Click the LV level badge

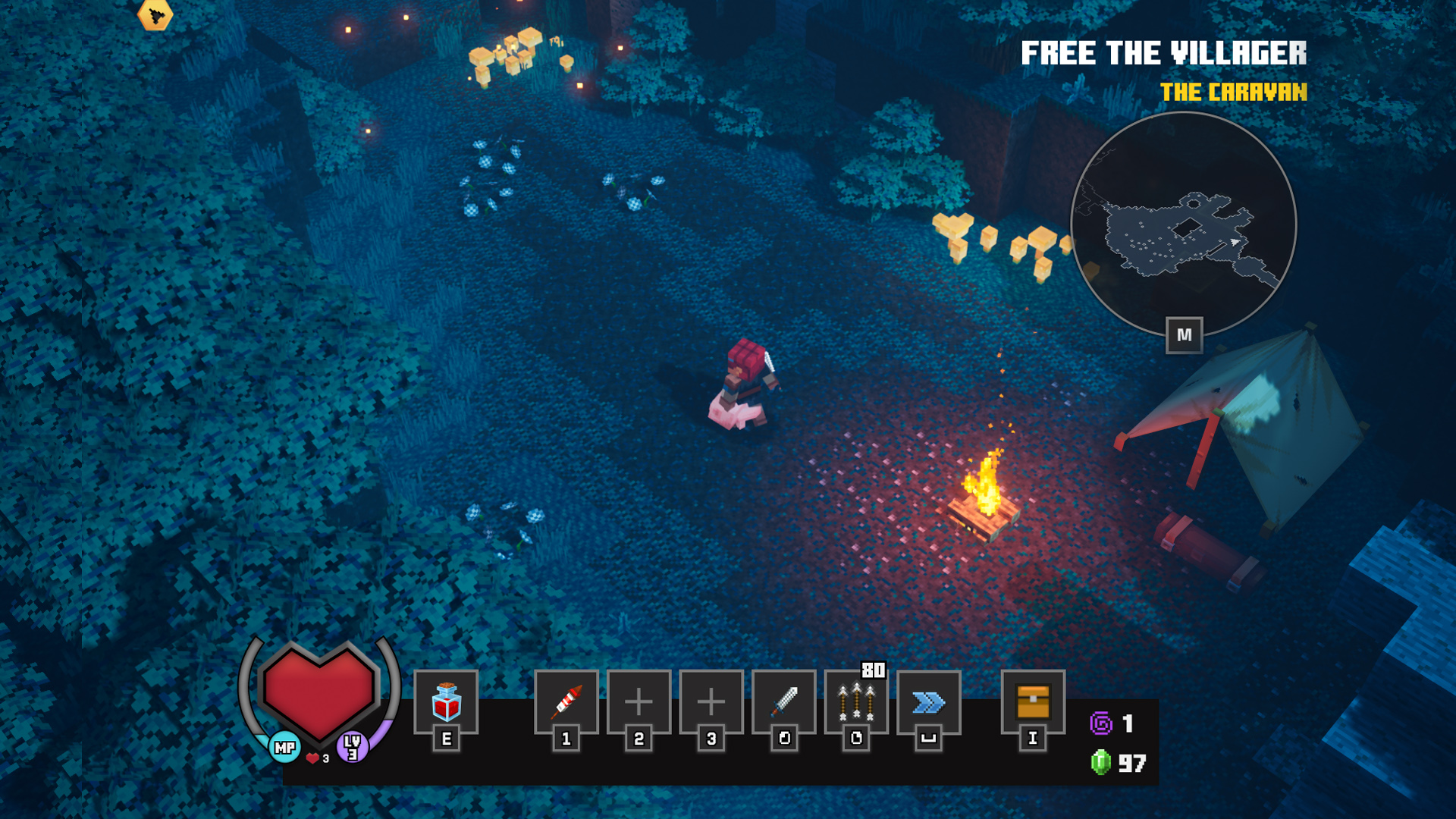click(x=353, y=747)
